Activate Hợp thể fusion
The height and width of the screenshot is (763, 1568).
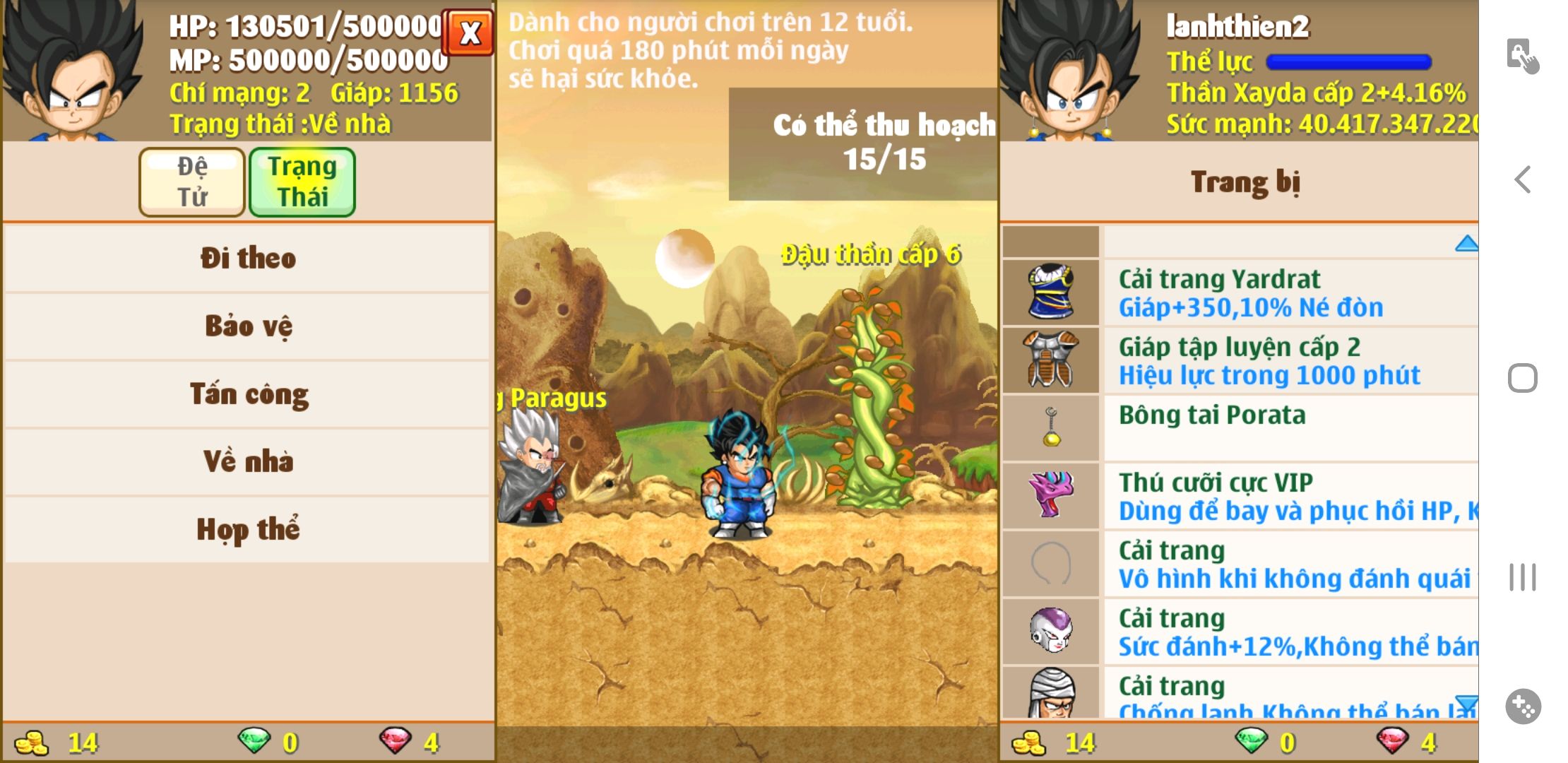[247, 529]
